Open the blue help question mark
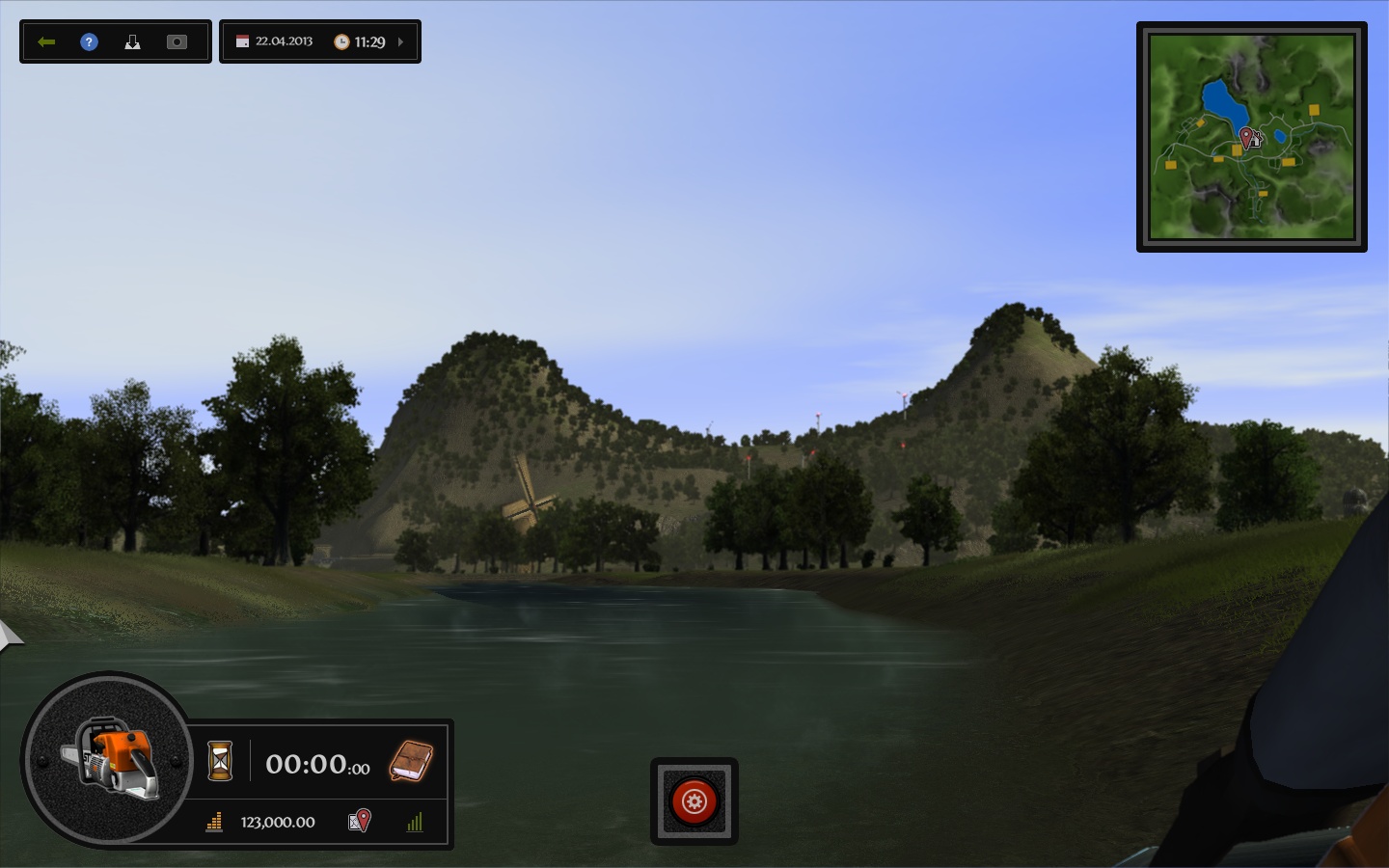Screen dimensions: 1389x868 pyautogui.click(x=89, y=41)
